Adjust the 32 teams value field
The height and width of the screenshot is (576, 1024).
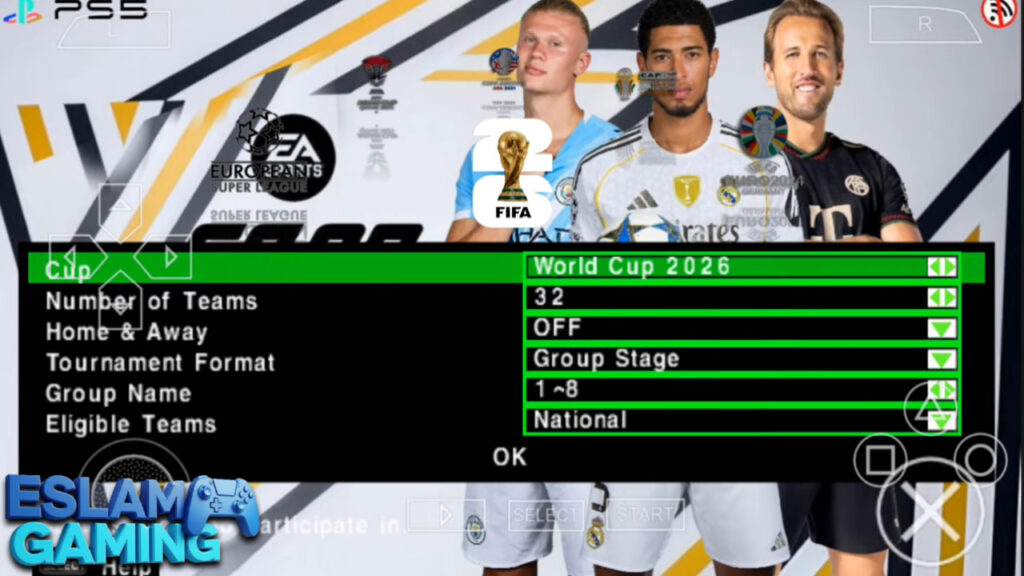741,298
